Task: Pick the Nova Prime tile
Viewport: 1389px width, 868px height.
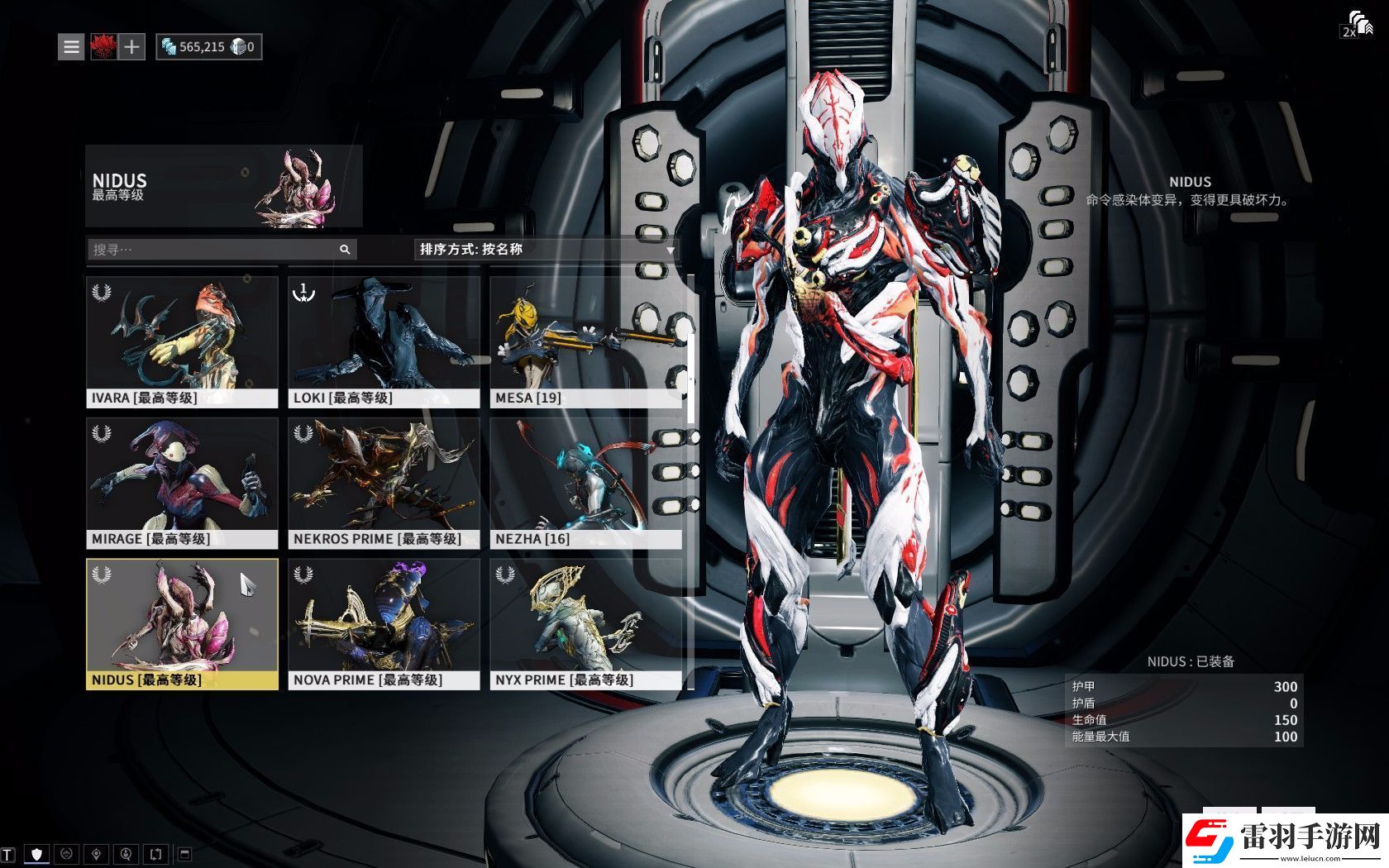Action: coord(384,624)
